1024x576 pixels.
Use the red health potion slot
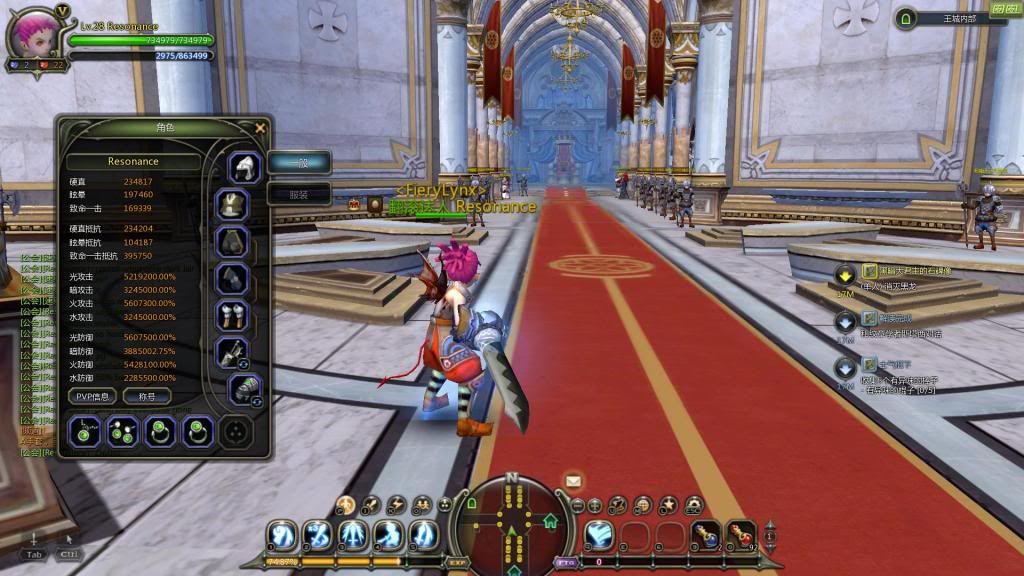741,534
